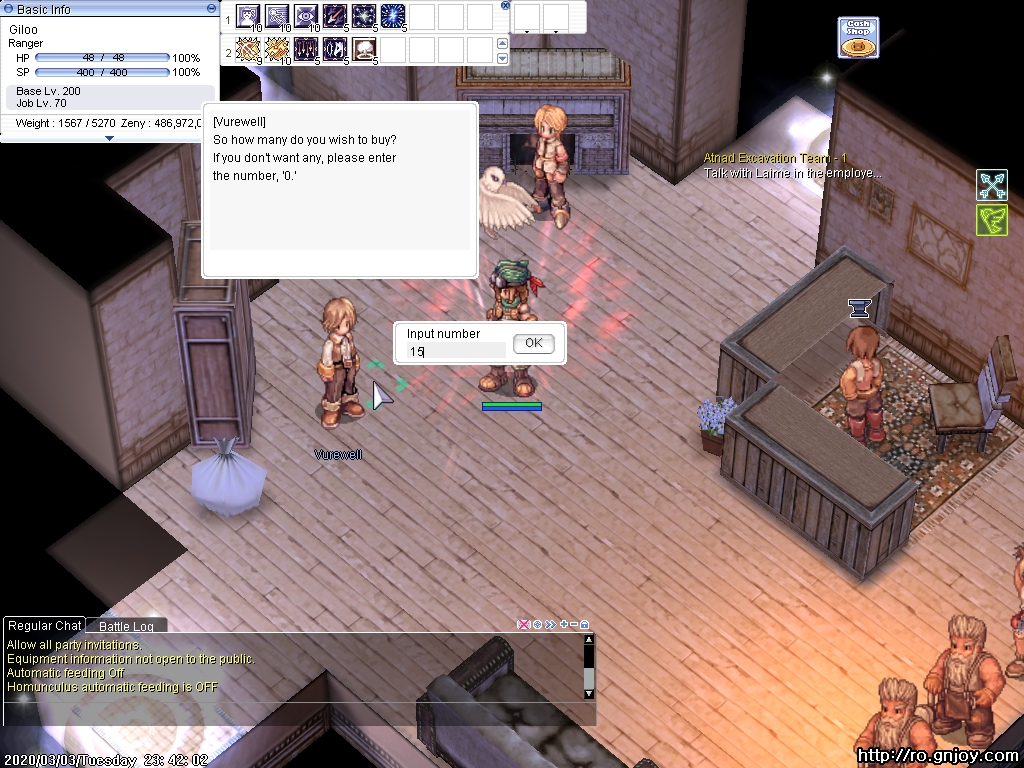
Task: Switch to the Battle Log tab
Action: [x=126, y=626]
